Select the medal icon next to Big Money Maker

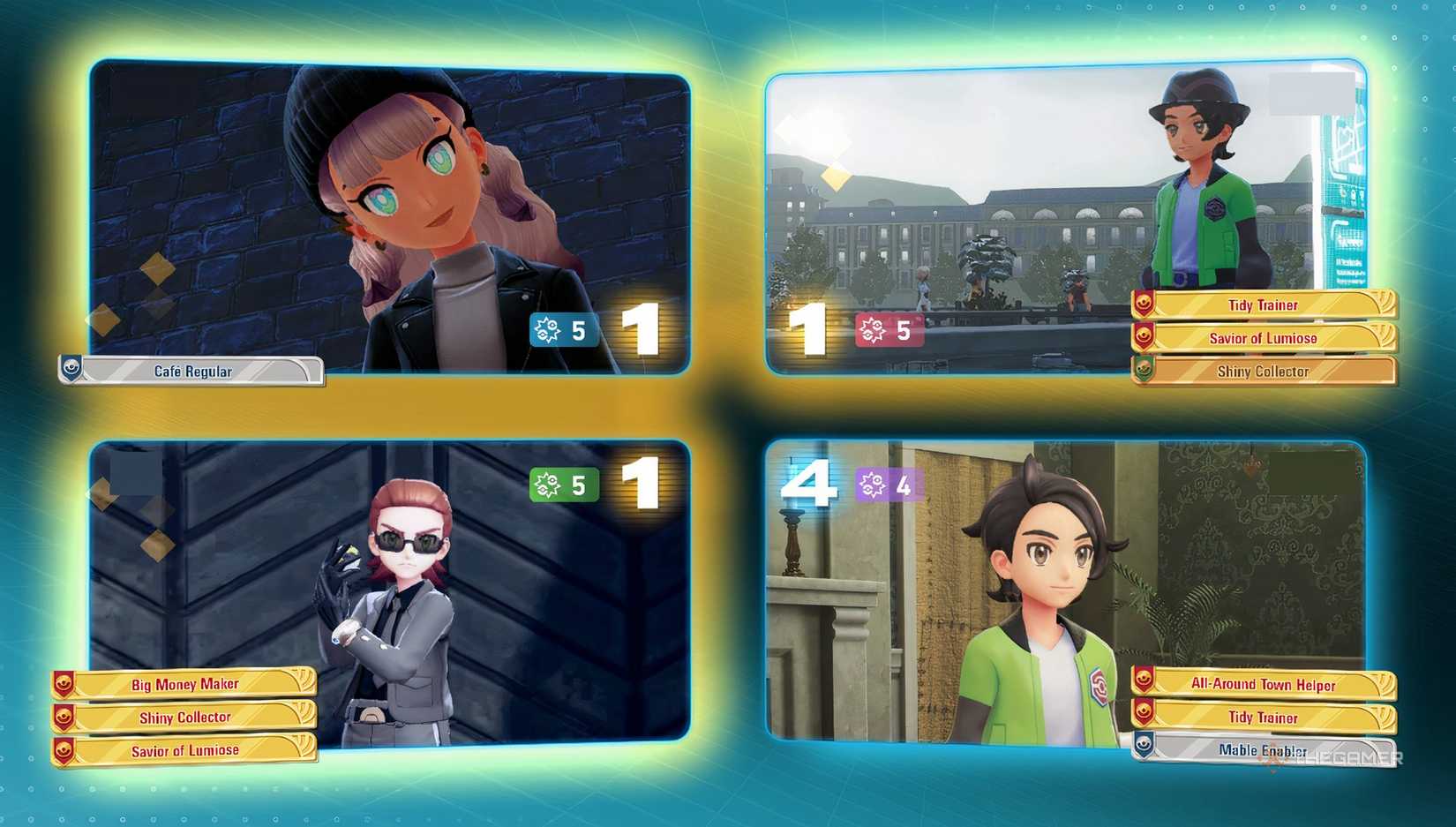(62, 684)
